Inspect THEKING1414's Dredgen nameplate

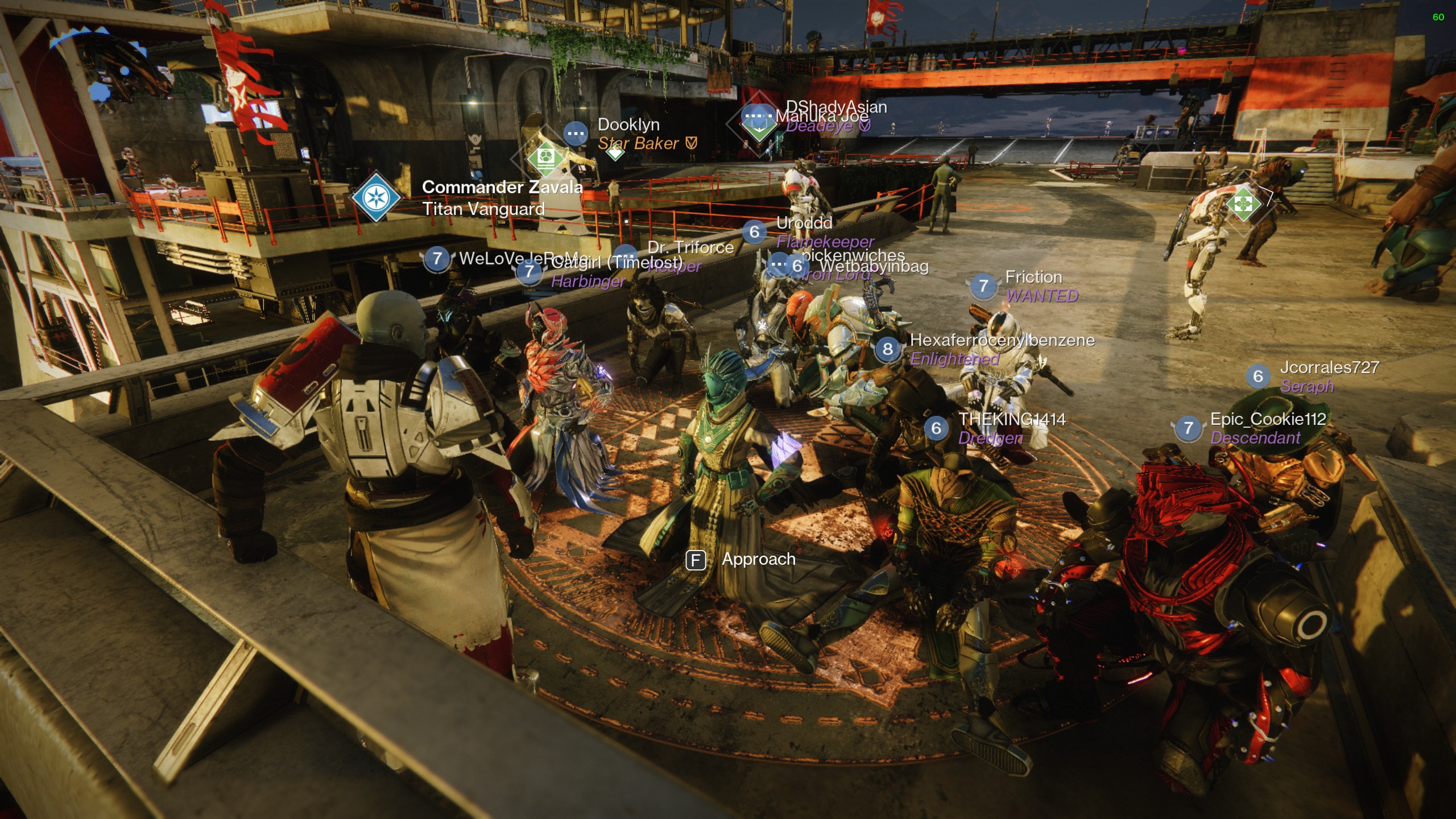[x=1001, y=428]
